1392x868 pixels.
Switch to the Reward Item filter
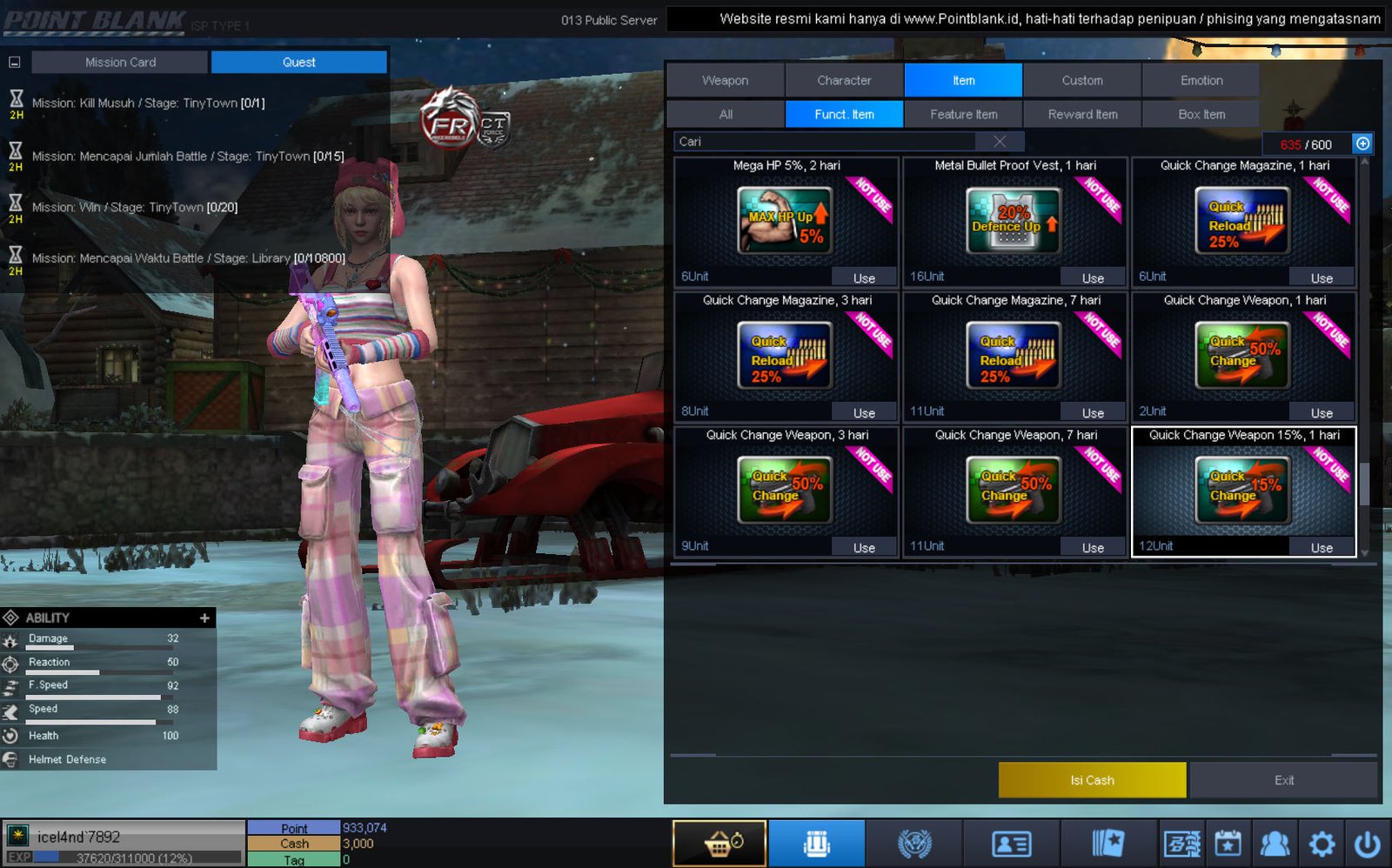pos(1082,114)
